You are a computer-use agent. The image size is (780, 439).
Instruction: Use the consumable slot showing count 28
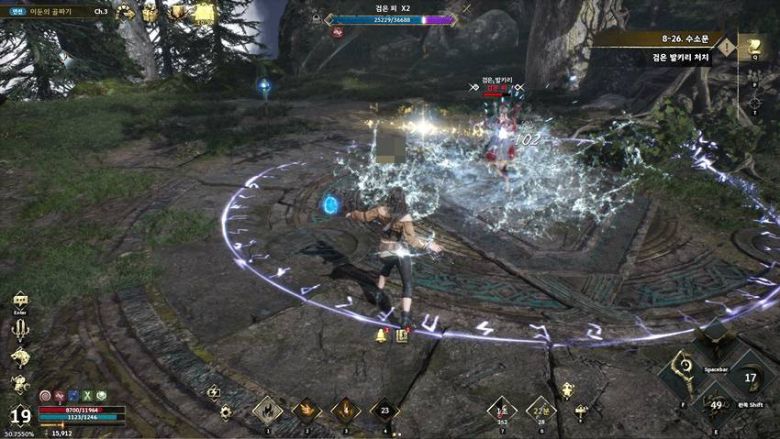[541, 409]
